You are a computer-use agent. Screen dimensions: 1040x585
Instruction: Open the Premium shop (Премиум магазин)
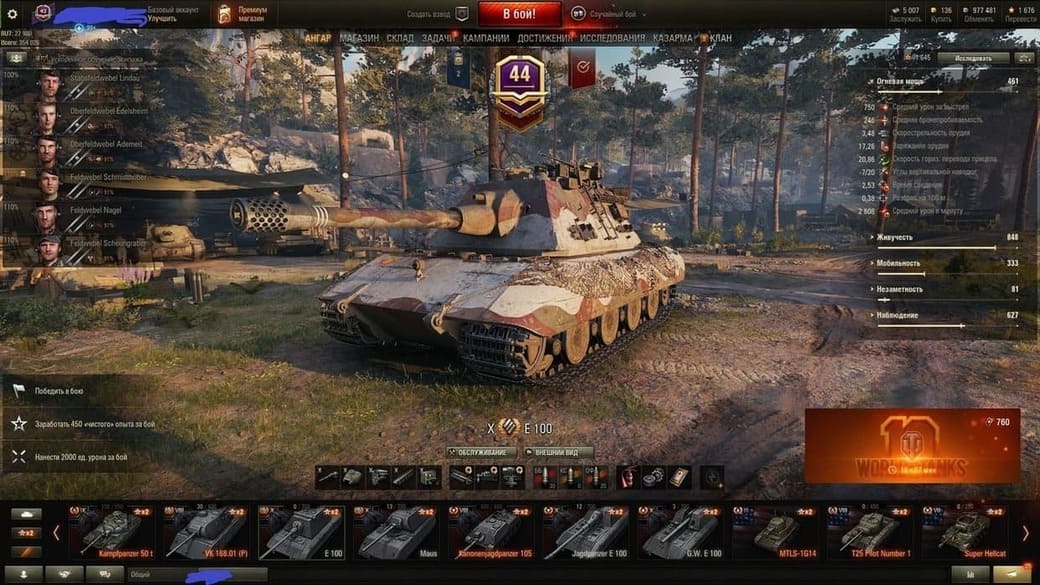239,14
